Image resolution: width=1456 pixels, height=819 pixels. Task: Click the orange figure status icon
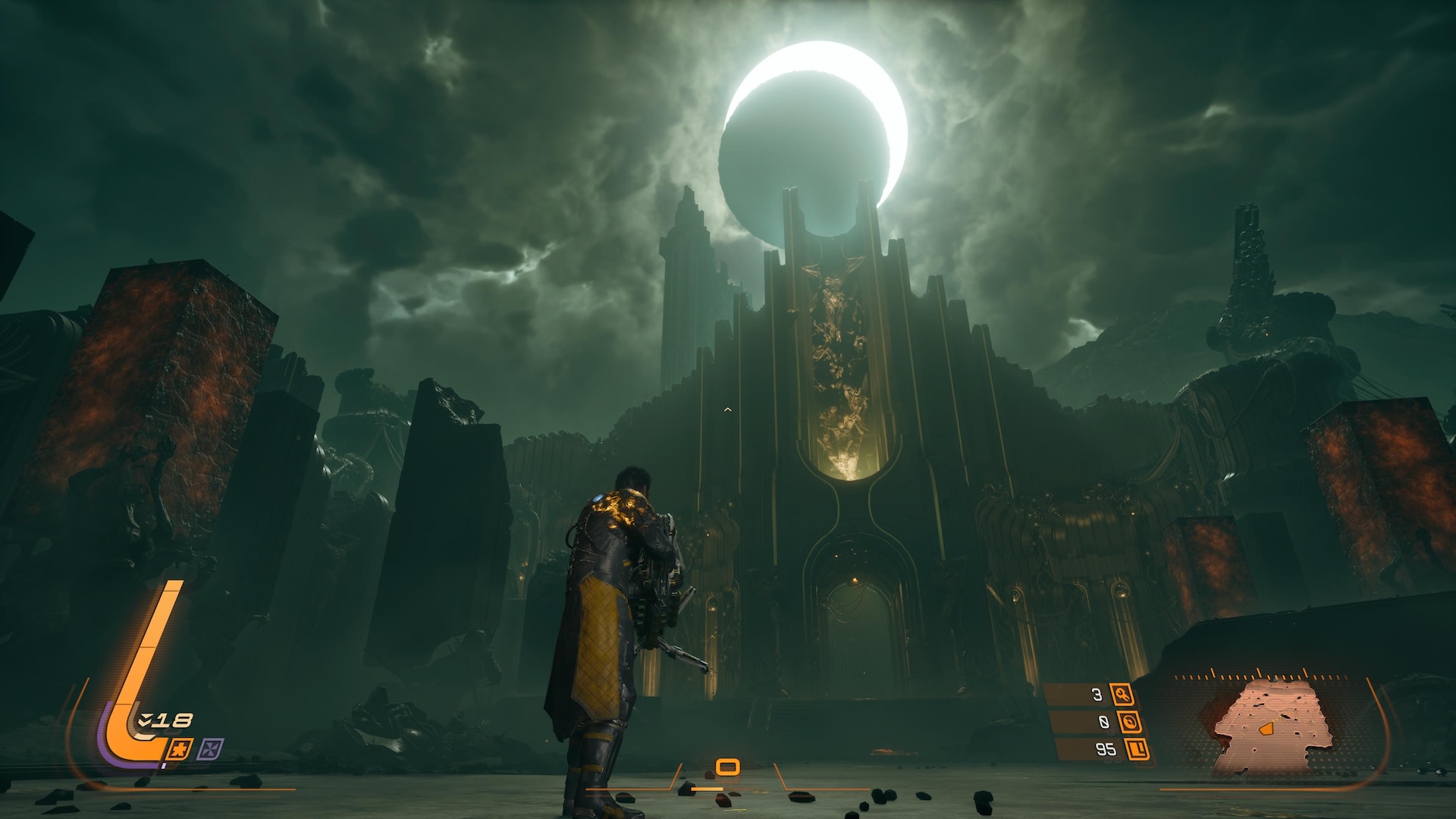tap(182, 749)
